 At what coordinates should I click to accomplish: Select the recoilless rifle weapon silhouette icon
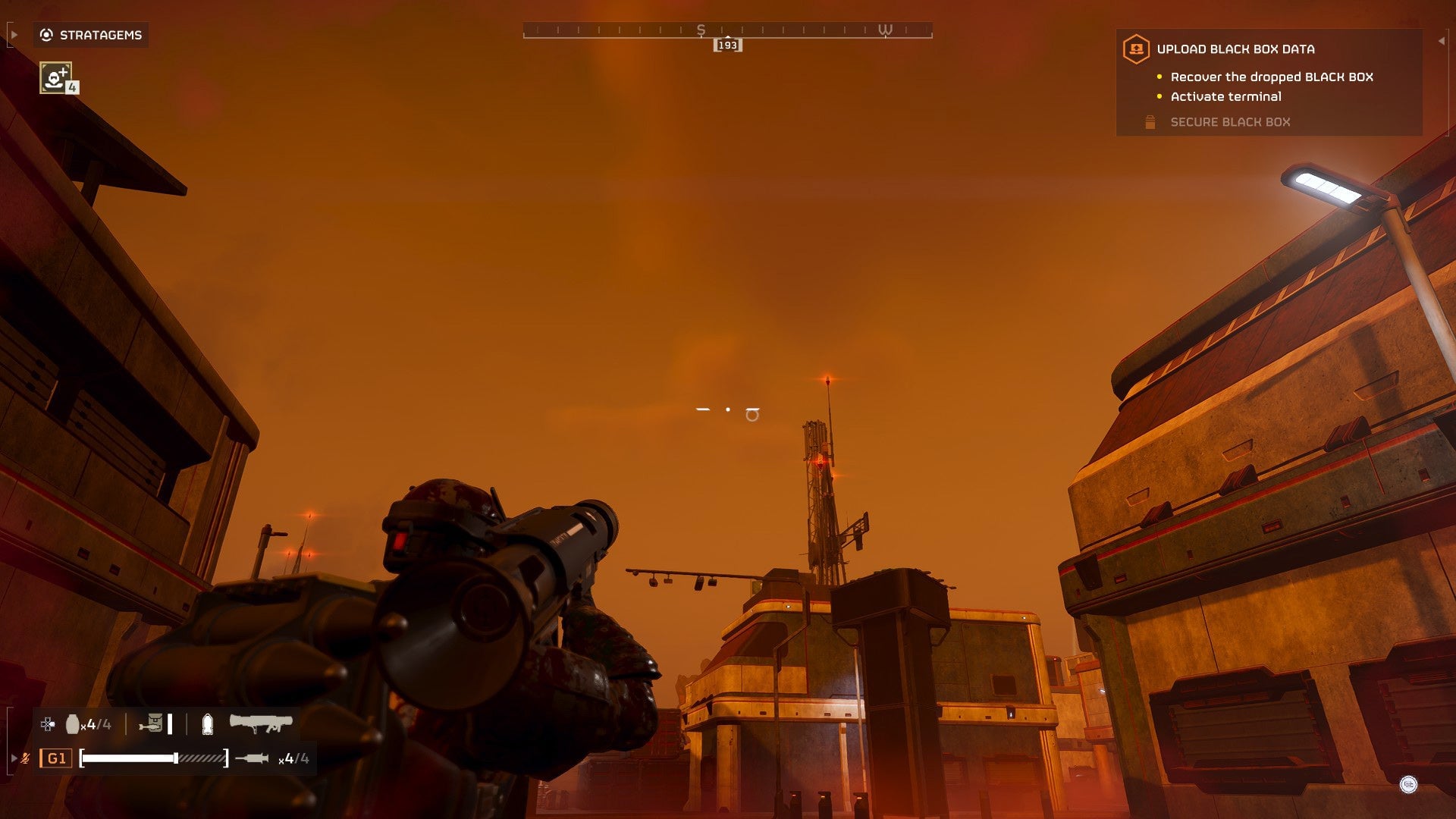tap(260, 724)
